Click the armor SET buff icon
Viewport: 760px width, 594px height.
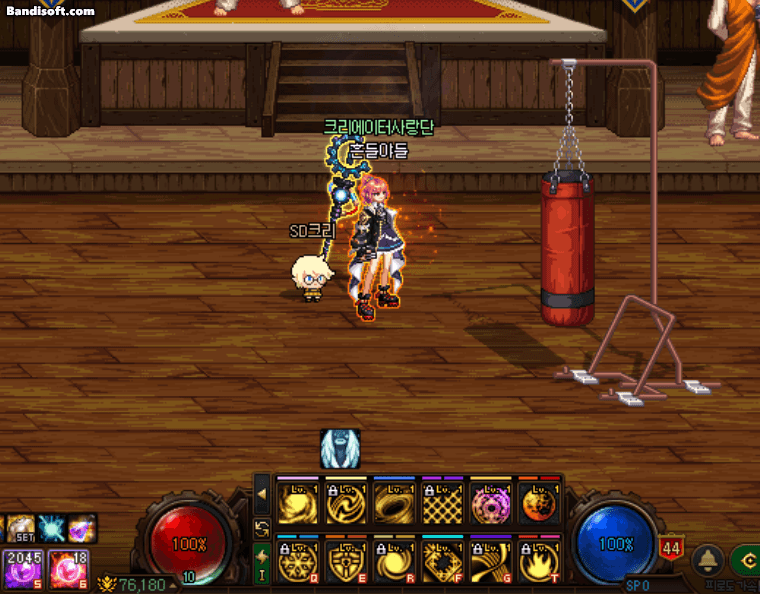pos(22,527)
